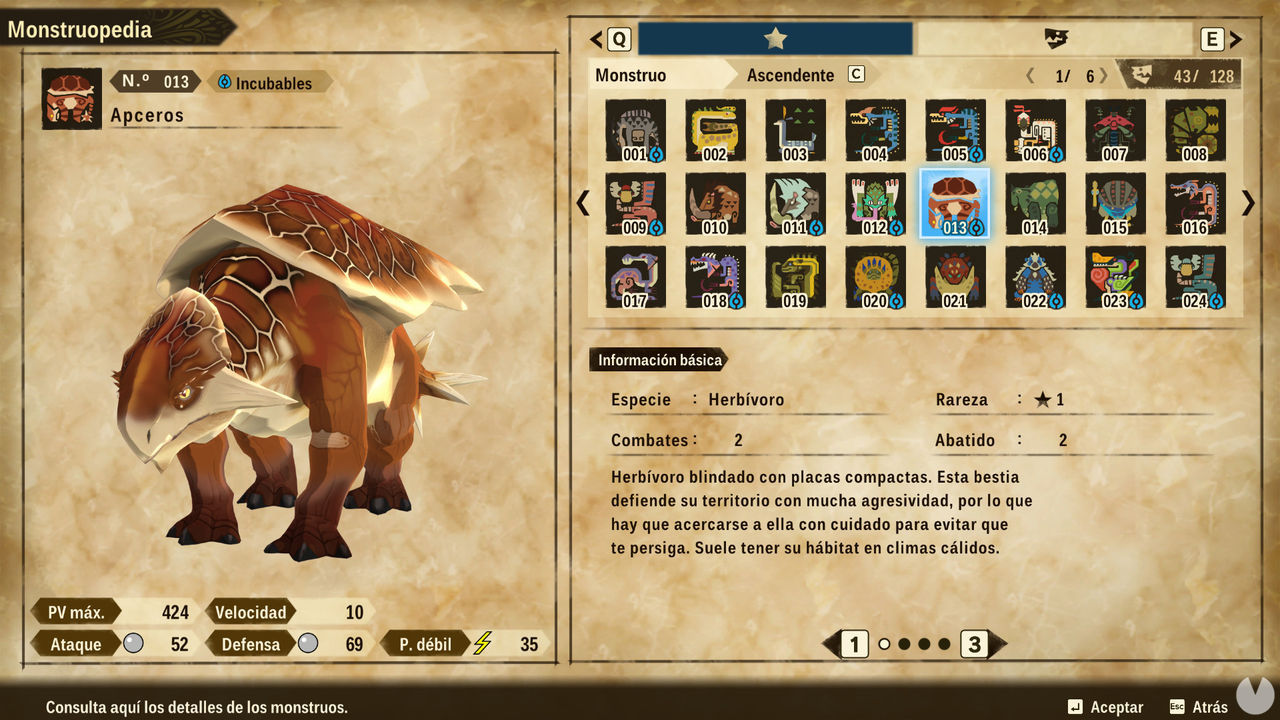
Task: View monster 014 from the grid
Action: point(1035,202)
